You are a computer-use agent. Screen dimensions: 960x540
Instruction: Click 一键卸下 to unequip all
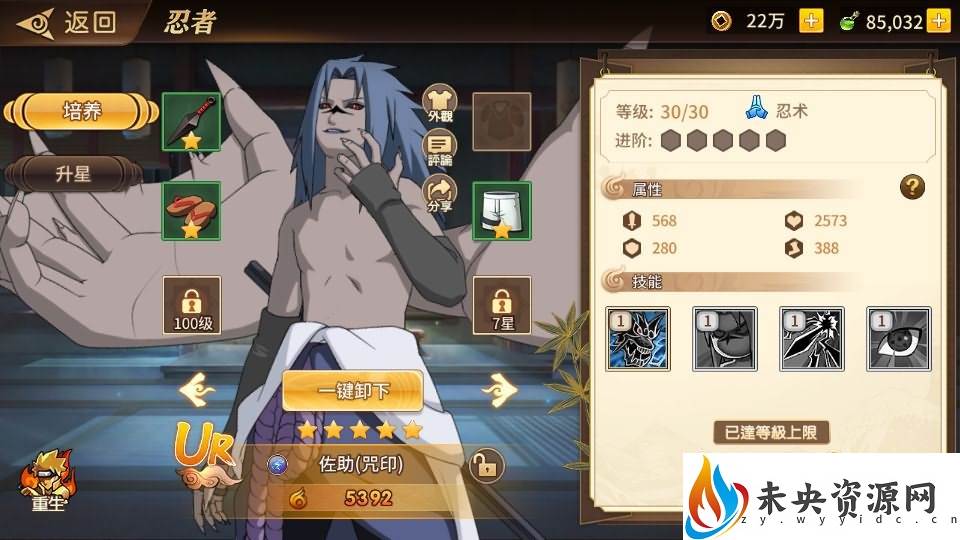352,391
